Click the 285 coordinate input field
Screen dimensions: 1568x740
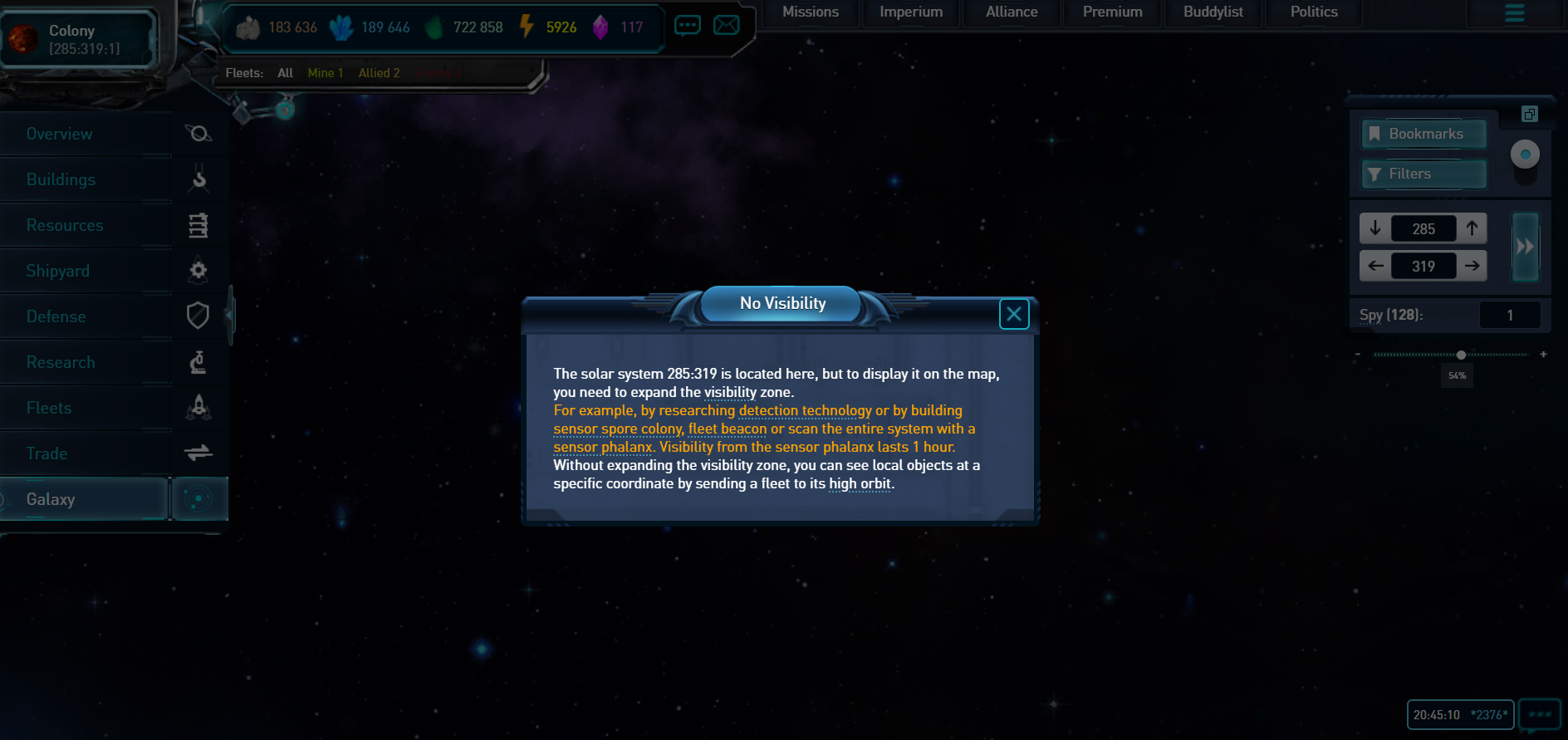(x=1423, y=228)
